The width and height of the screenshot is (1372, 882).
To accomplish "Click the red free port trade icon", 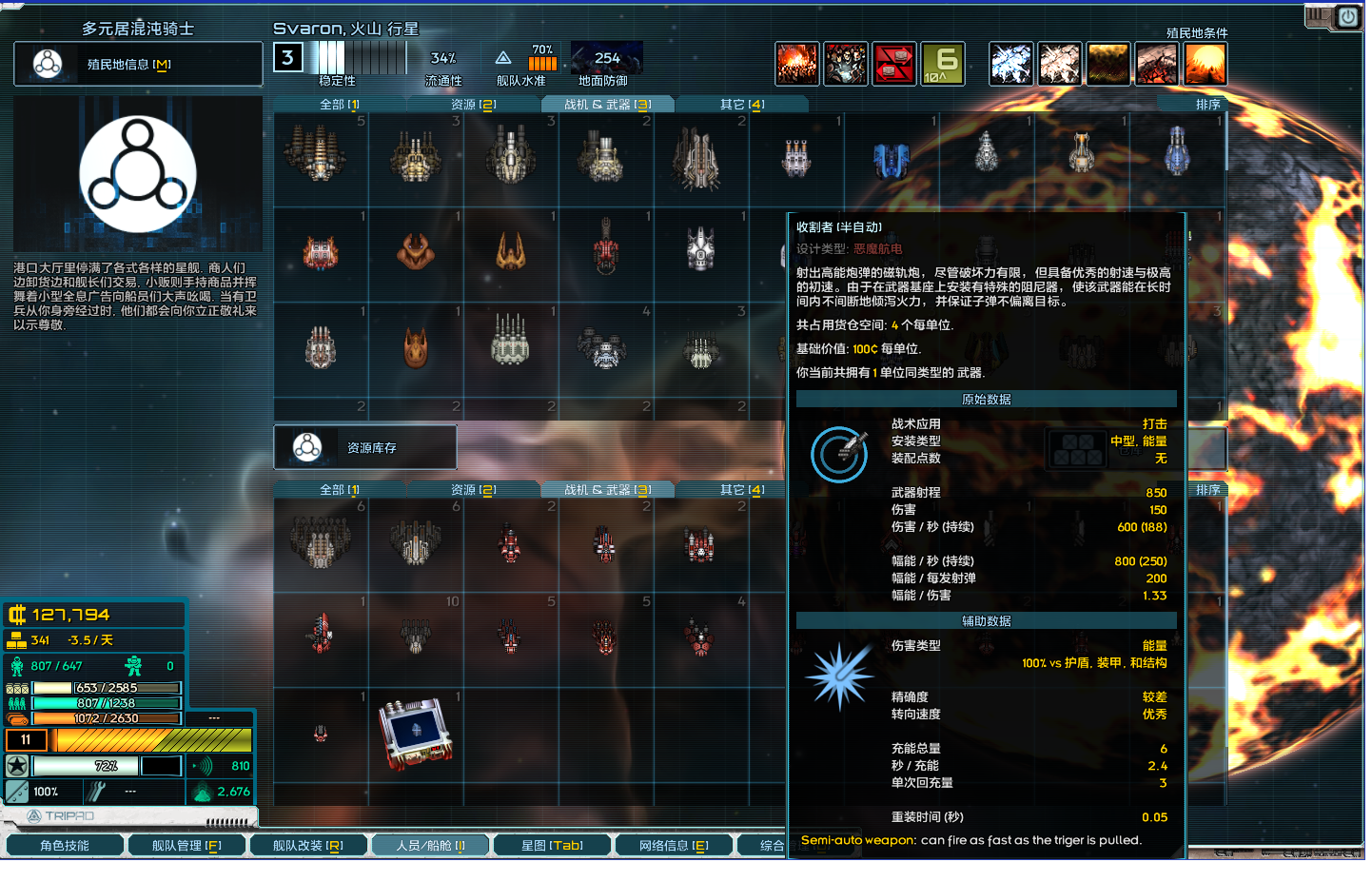I will (x=894, y=64).
